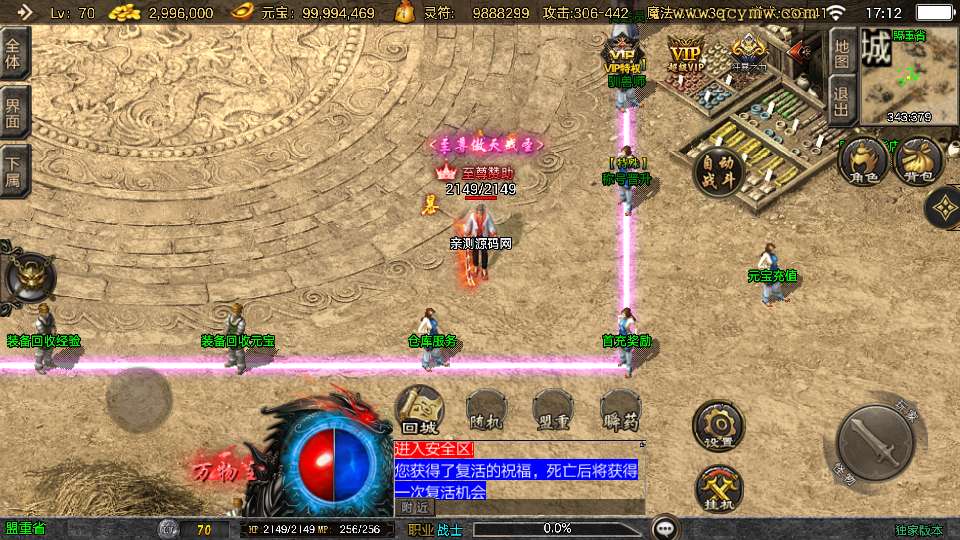Start 挂机 idle mode
The image size is (960, 540).
(x=718, y=488)
